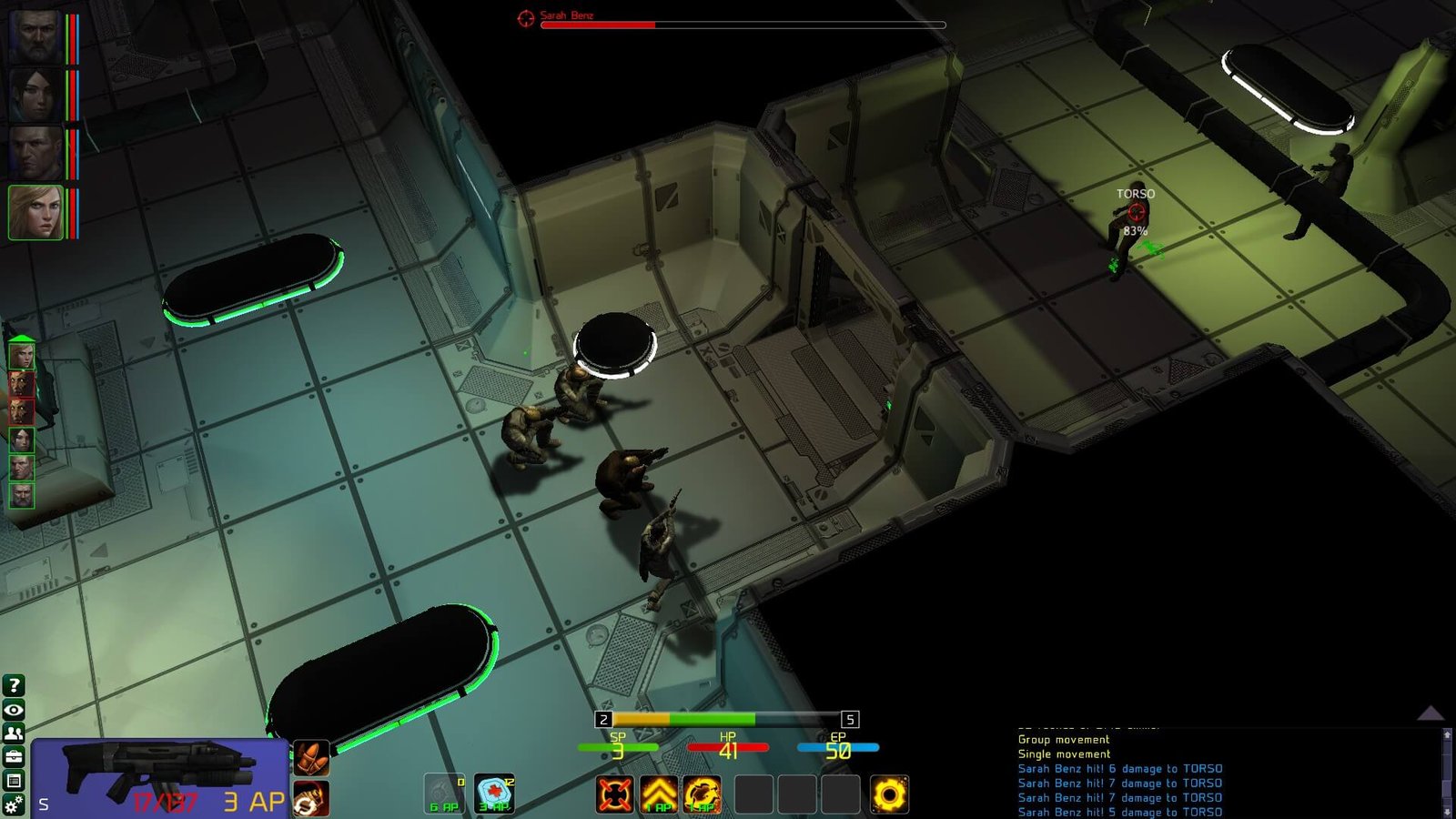Toggle the eye view button
The image size is (1456, 819).
click(14, 710)
